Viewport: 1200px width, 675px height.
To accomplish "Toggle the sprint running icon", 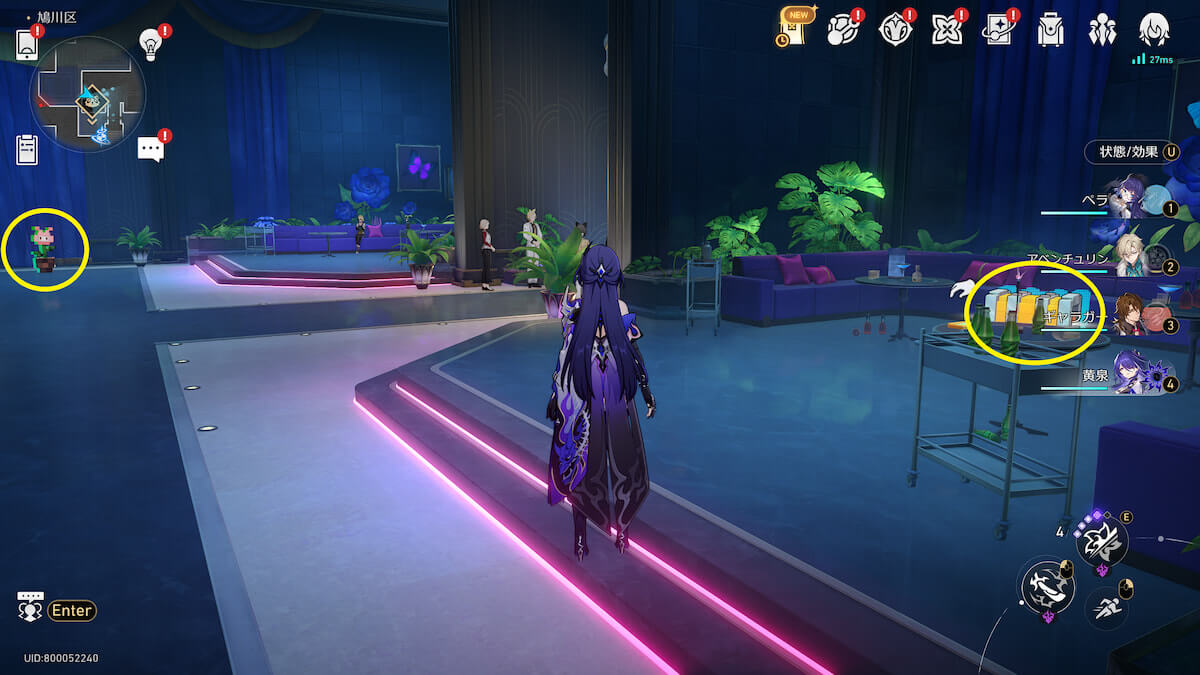I will coord(1104,607).
